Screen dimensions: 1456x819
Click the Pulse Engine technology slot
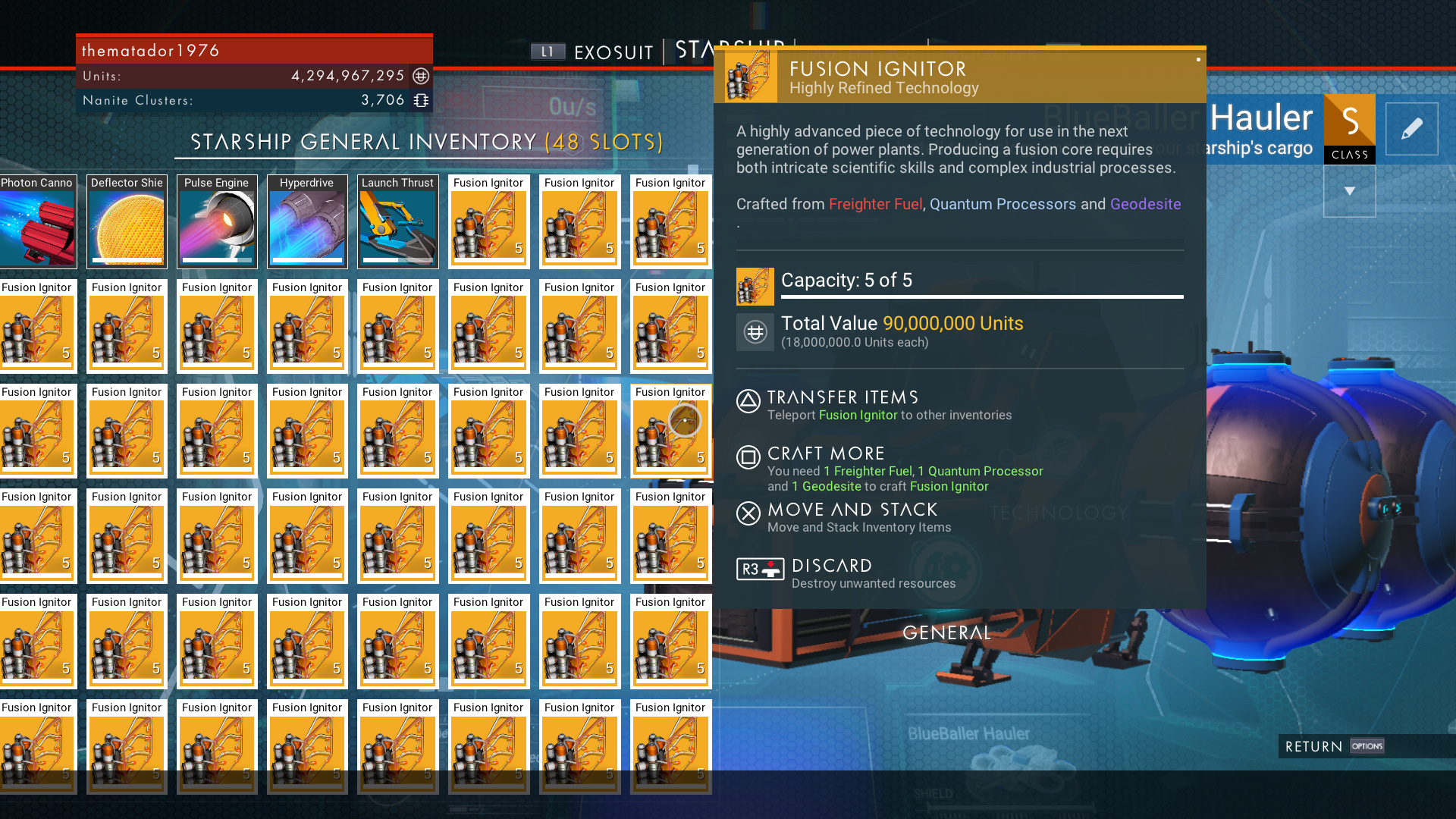[x=217, y=222]
